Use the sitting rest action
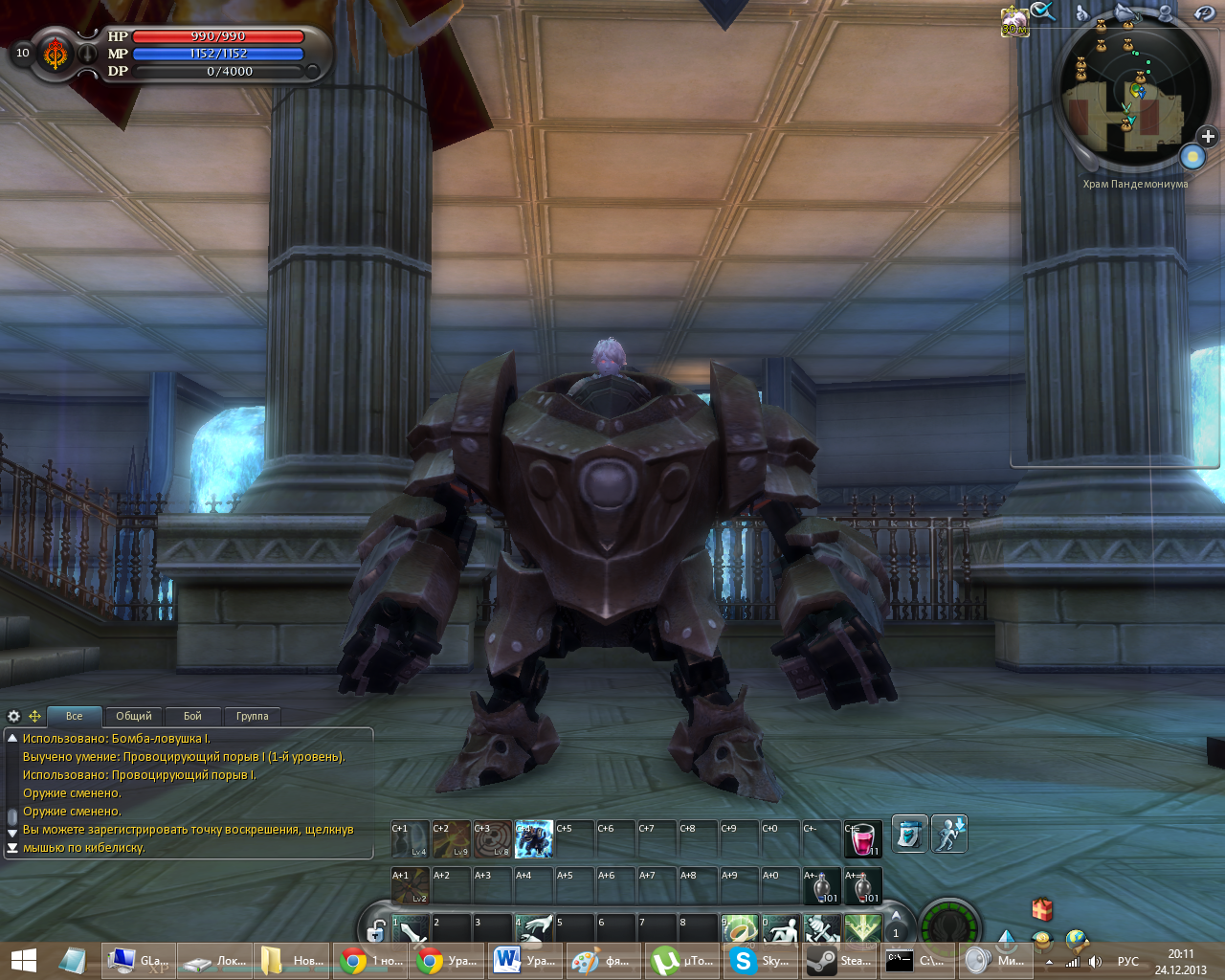Screen dimensions: 1225x980 point(780,929)
